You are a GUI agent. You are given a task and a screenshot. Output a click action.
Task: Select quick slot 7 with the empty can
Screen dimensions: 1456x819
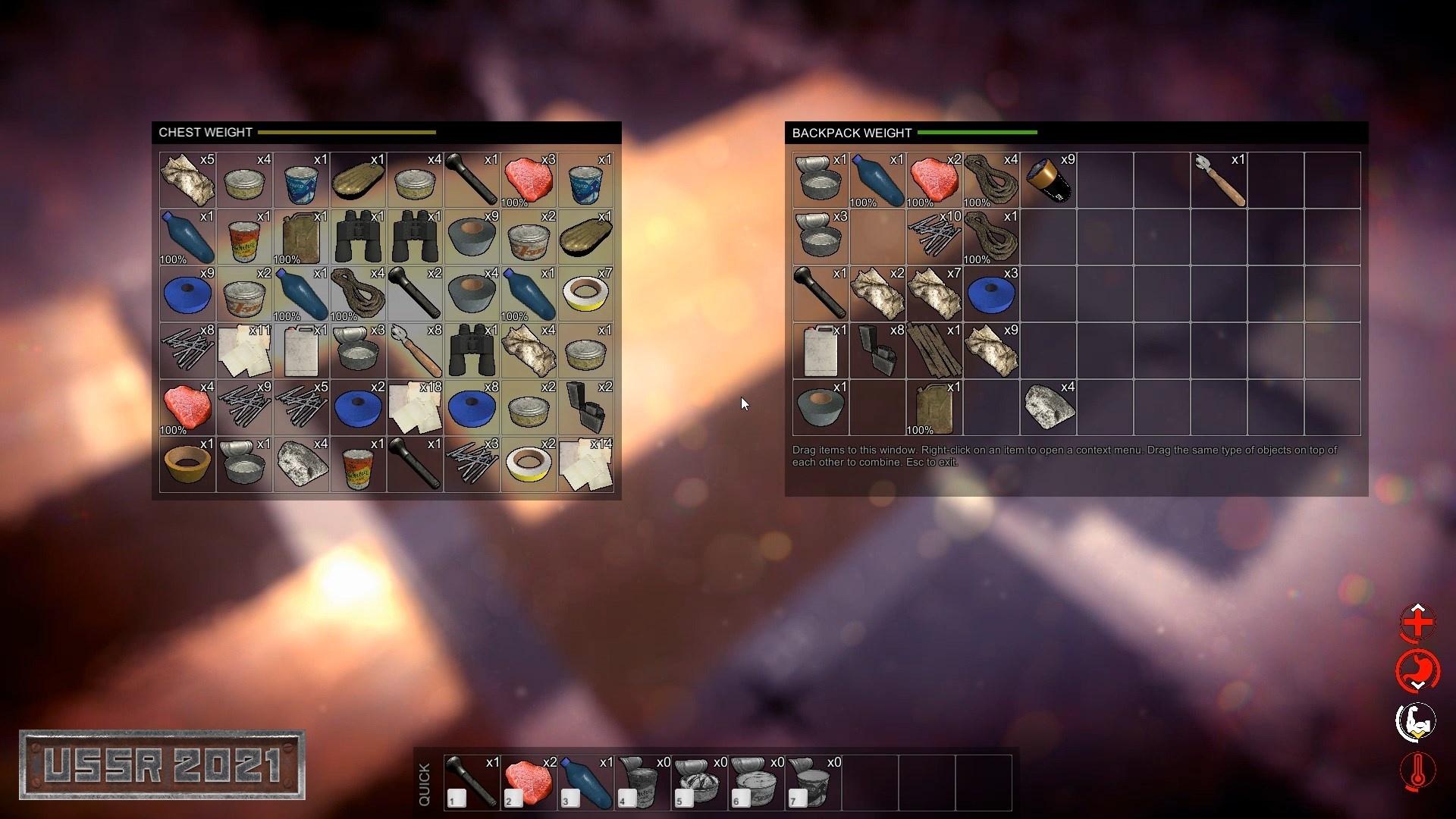813,783
